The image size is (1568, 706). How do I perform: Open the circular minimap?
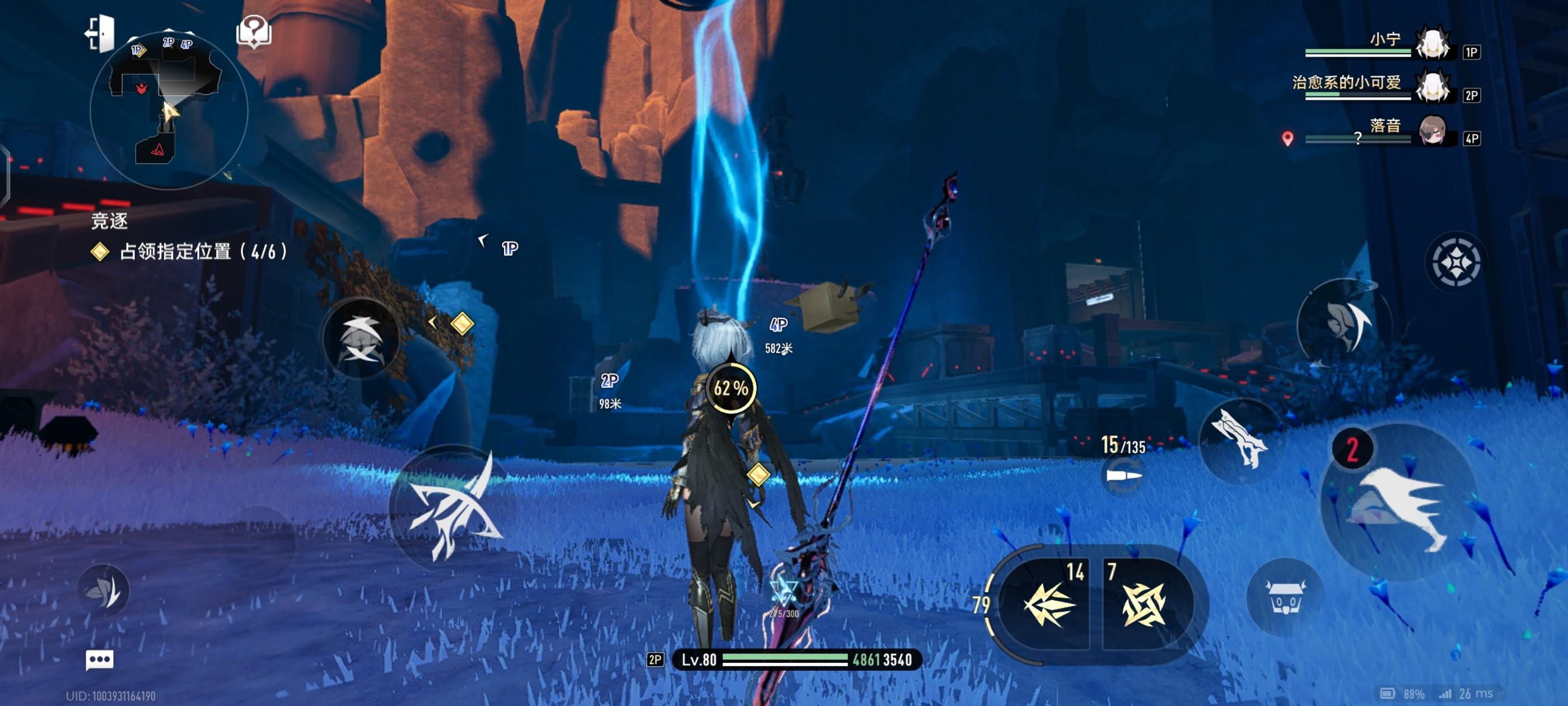pyautogui.click(x=169, y=110)
